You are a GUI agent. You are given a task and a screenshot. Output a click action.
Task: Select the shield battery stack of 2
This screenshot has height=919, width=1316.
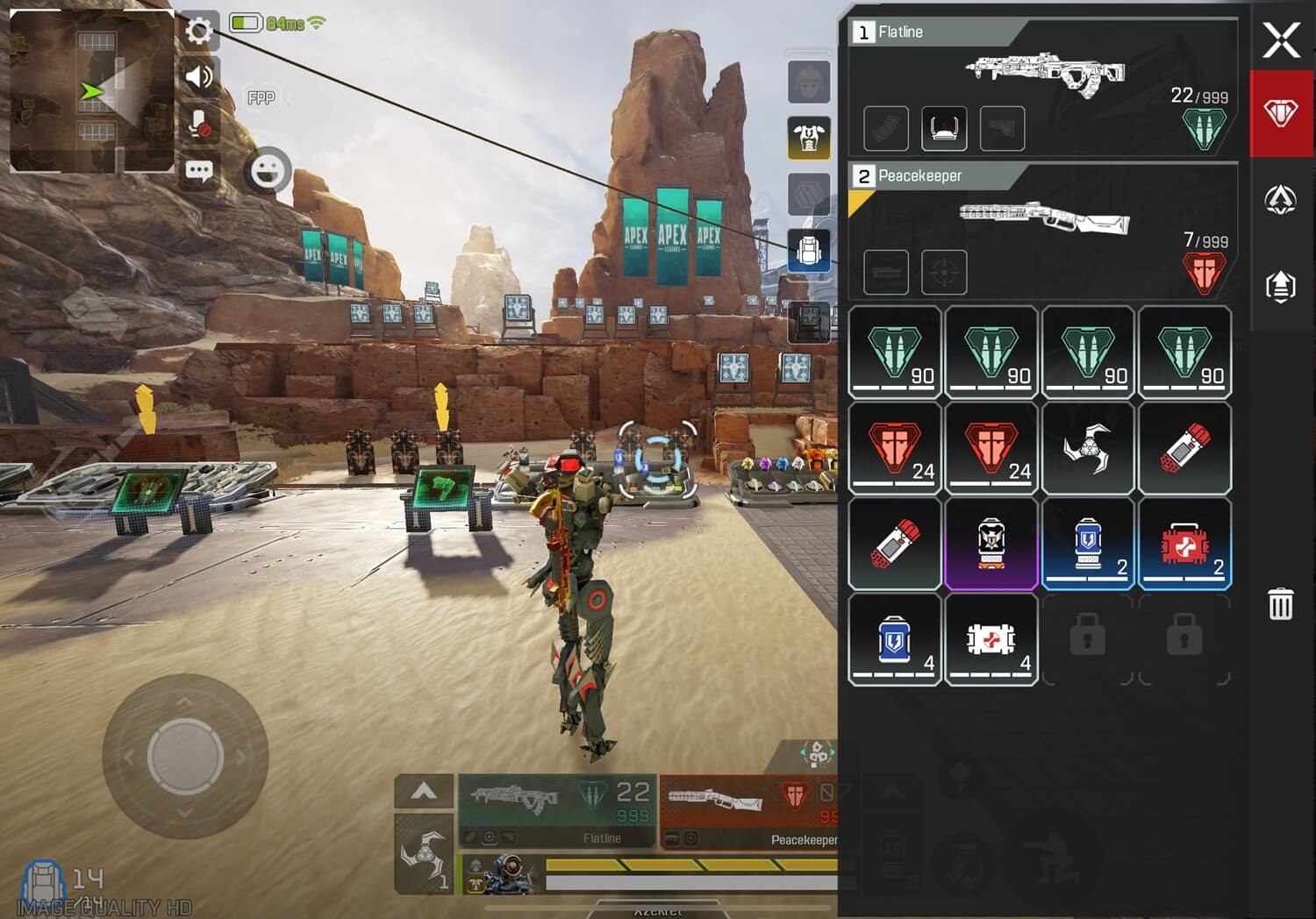tap(1088, 544)
